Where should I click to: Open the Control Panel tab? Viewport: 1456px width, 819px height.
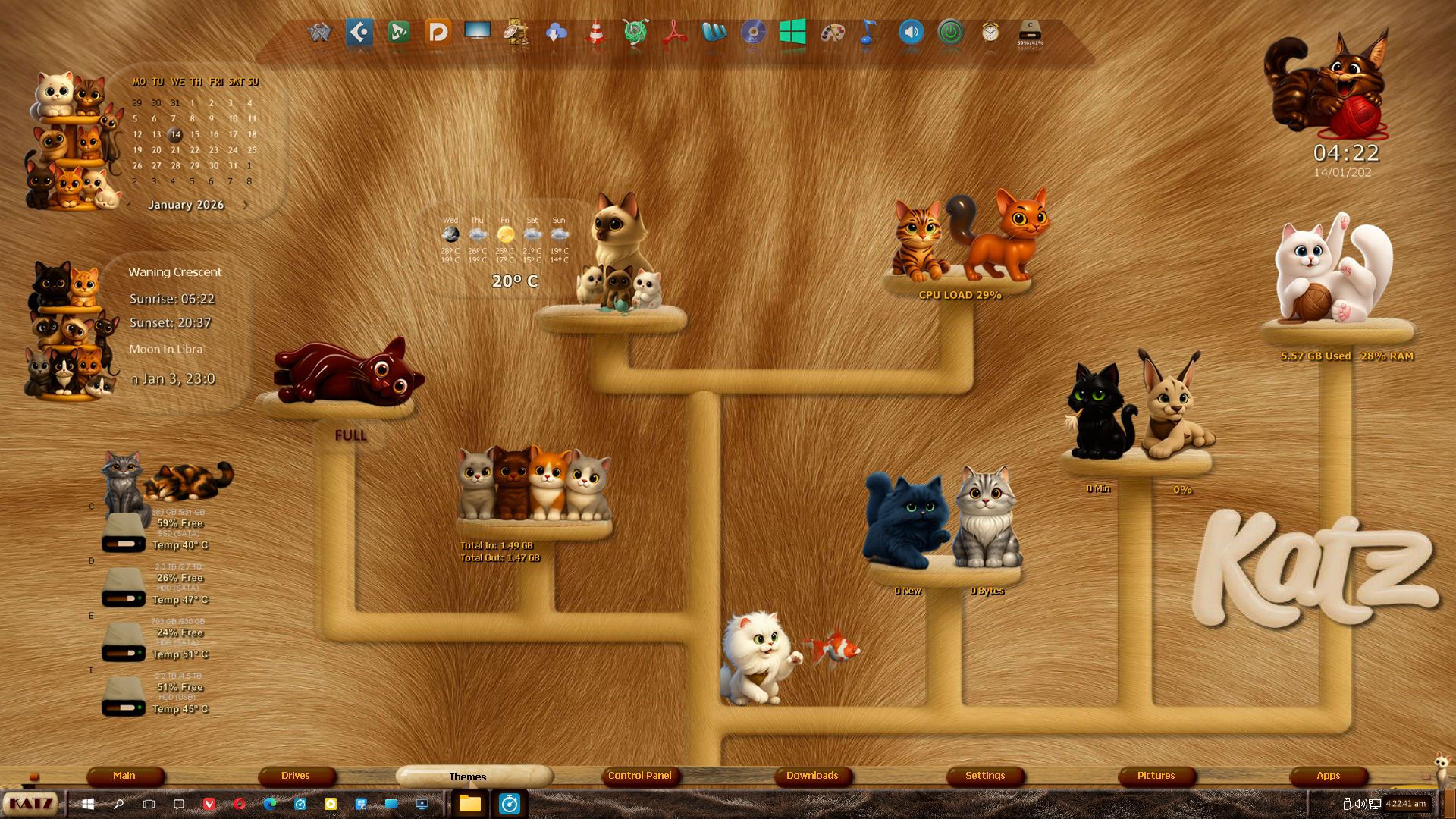tap(640, 776)
